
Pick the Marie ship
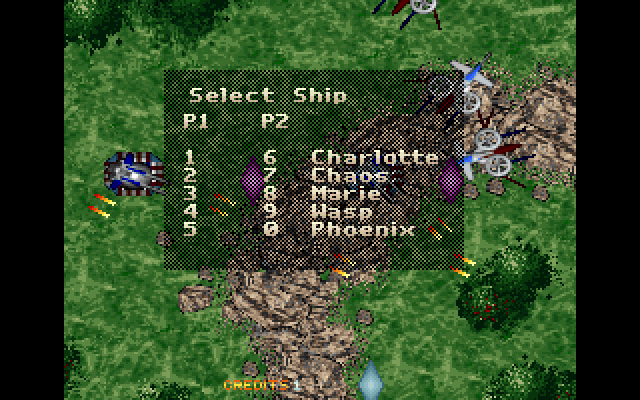tap(346, 194)
